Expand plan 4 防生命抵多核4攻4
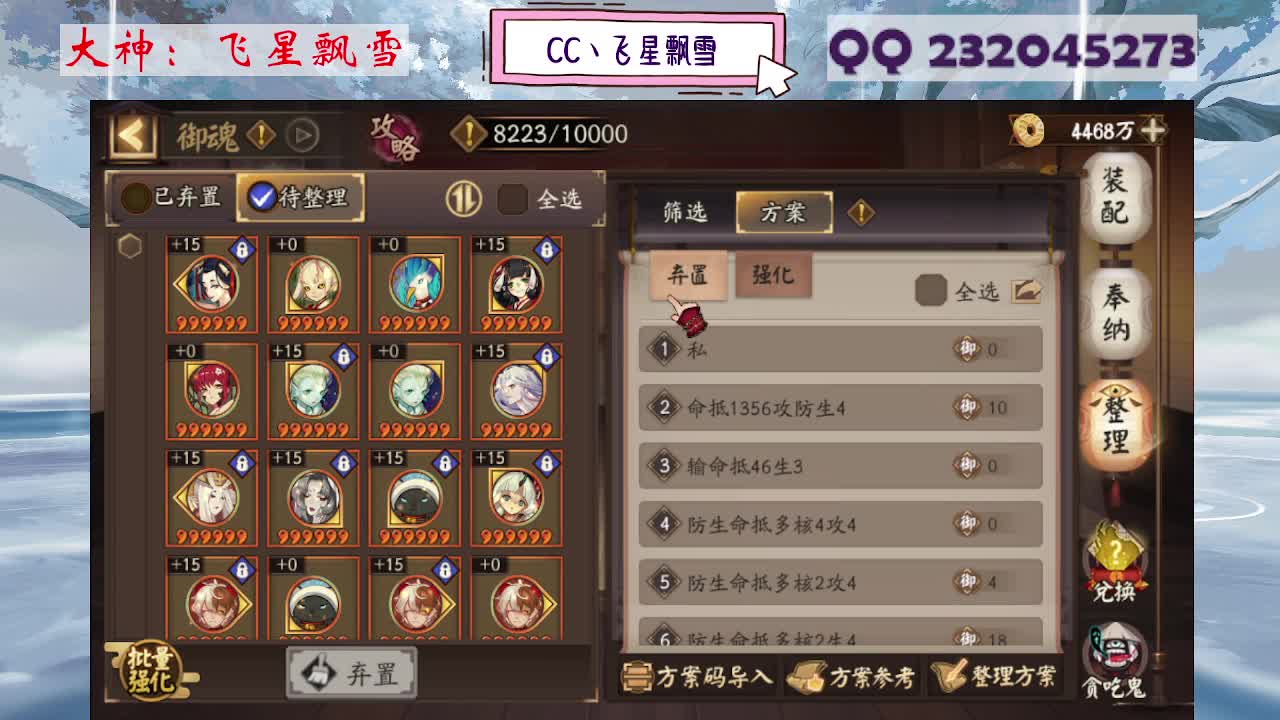This screenshot has width=1280, height=720. tap(840, 522)
